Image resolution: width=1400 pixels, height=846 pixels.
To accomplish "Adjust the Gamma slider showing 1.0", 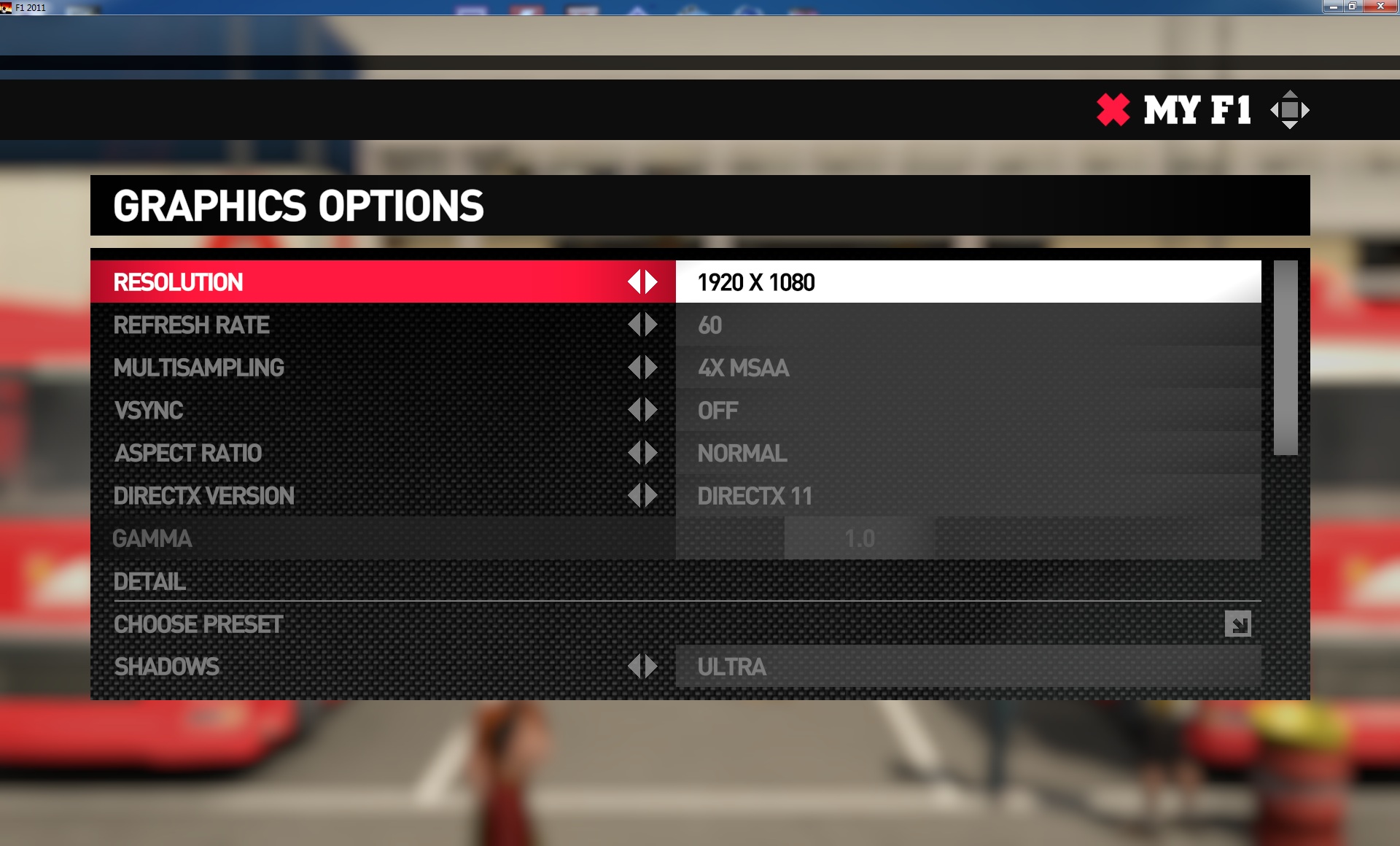I will (x=860, y=539).
